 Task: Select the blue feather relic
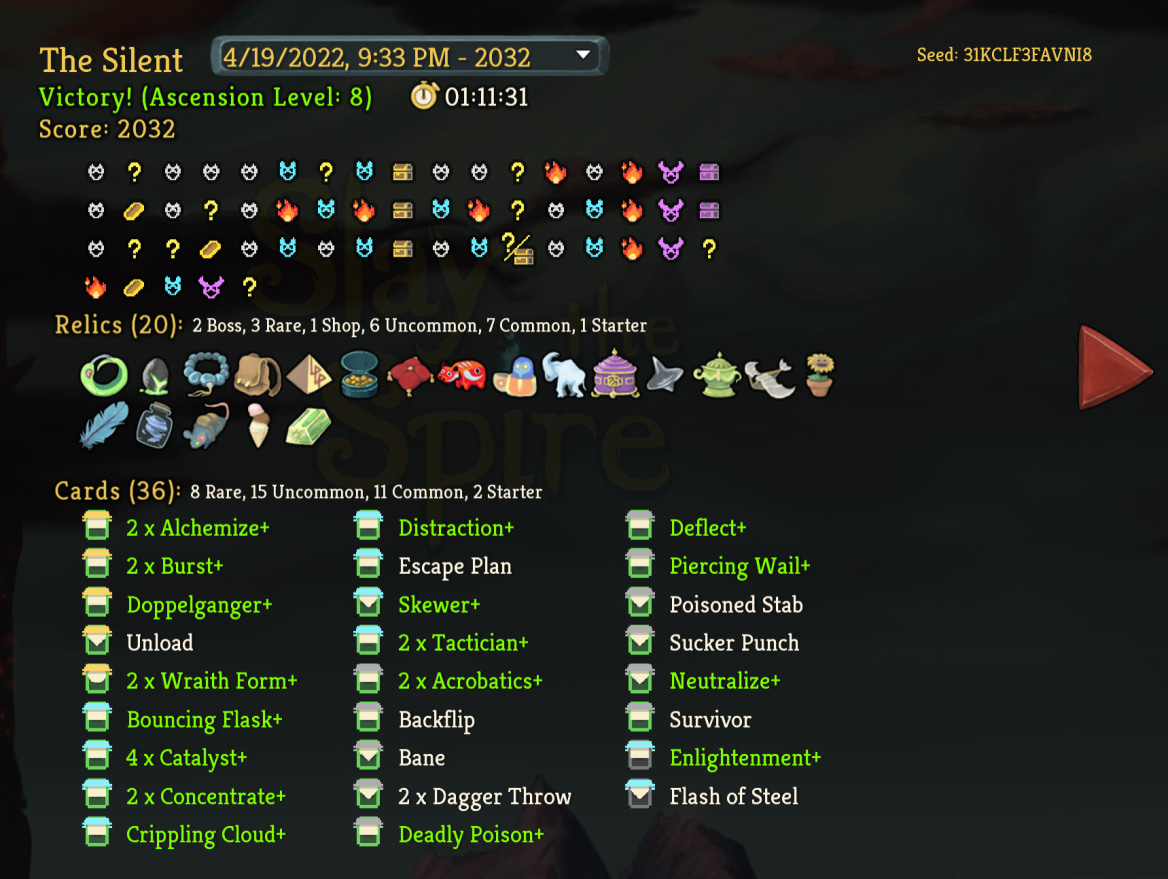[104, 426]
